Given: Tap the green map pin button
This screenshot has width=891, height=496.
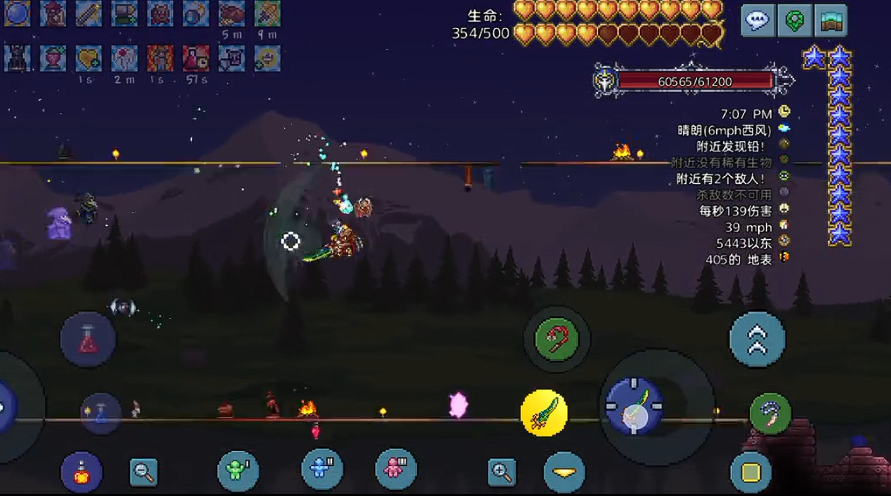Looking at the screenshot, I should click(795, 21).
